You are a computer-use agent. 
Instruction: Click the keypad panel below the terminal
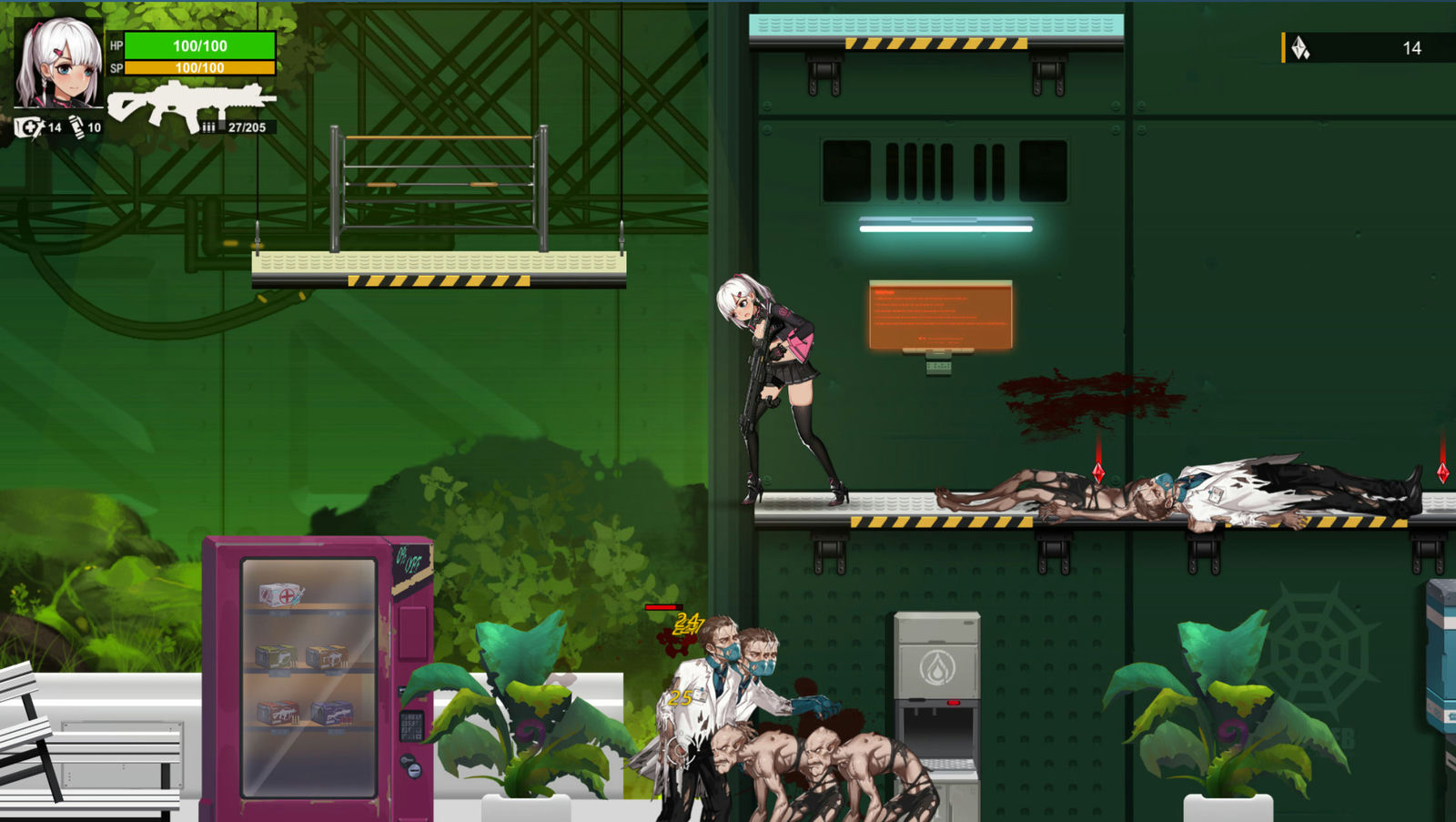(938, 367)
